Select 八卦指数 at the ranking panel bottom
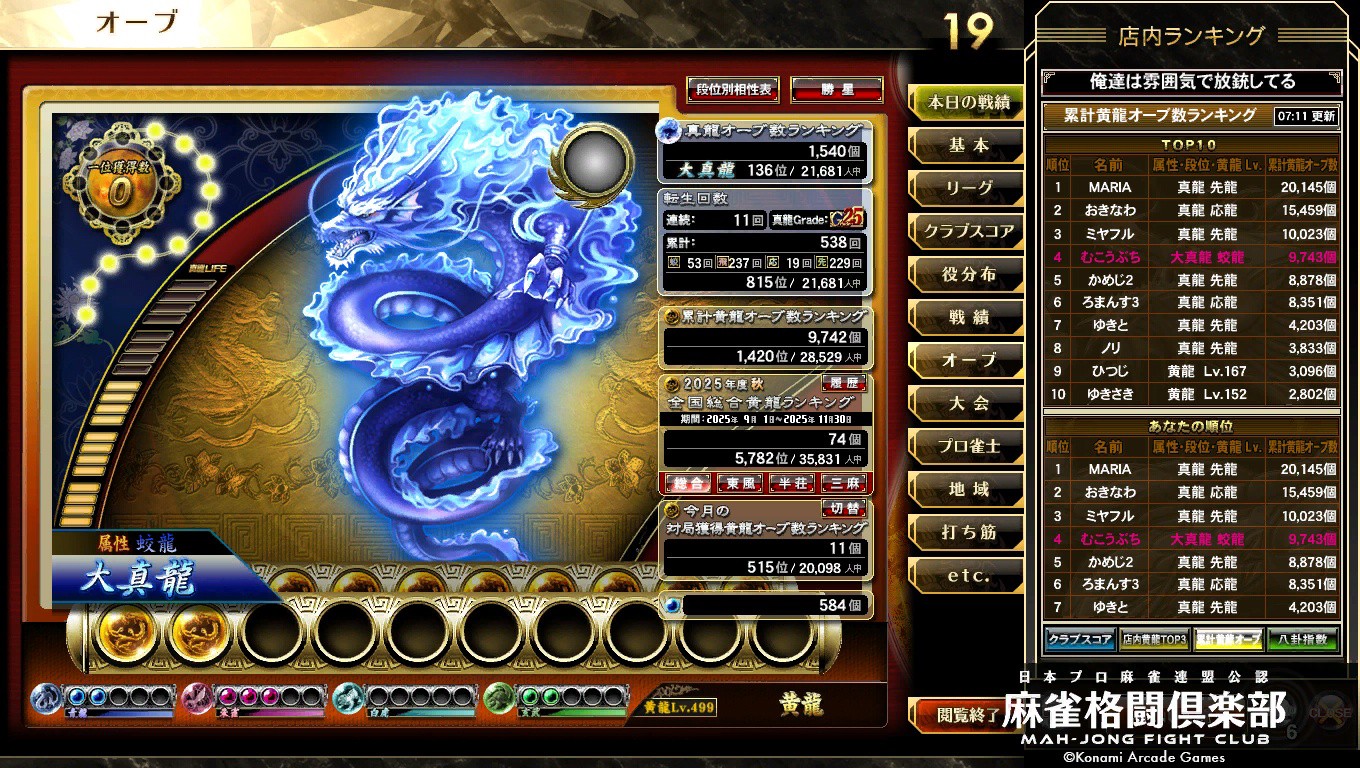Screen dimensions: 1360x768 click(1302, 639)
